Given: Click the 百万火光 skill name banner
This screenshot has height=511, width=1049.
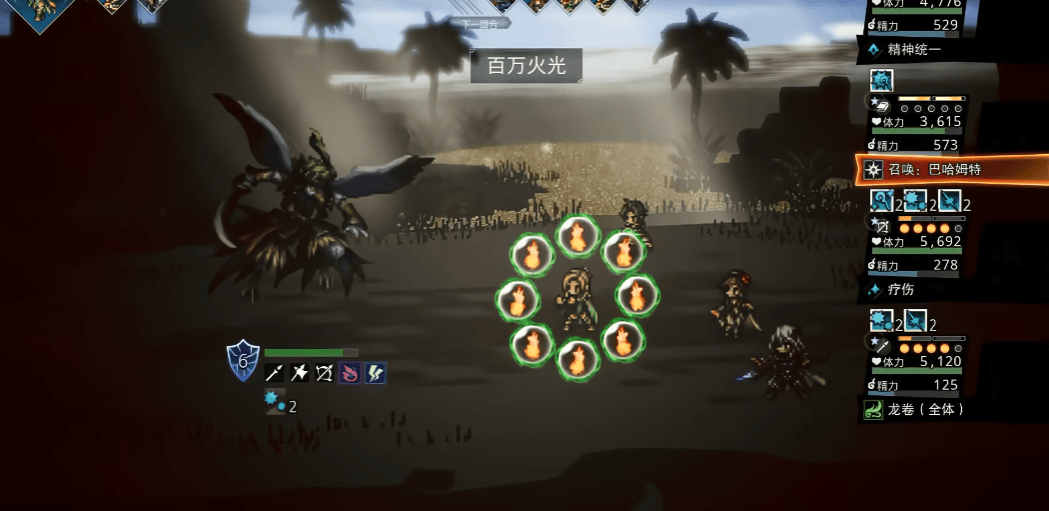Looking at the screenshot, I should (x=526, y=66).
